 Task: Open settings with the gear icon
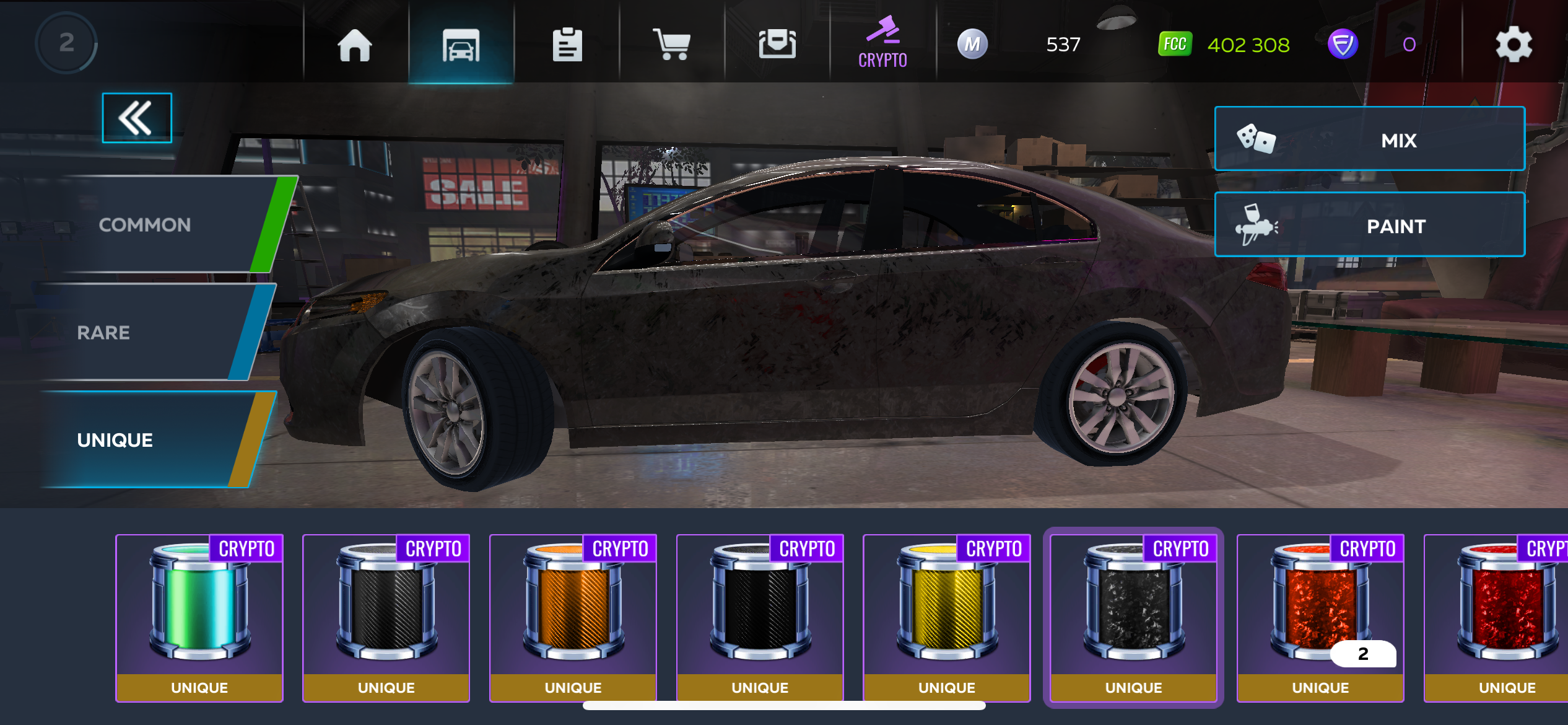1514,45
